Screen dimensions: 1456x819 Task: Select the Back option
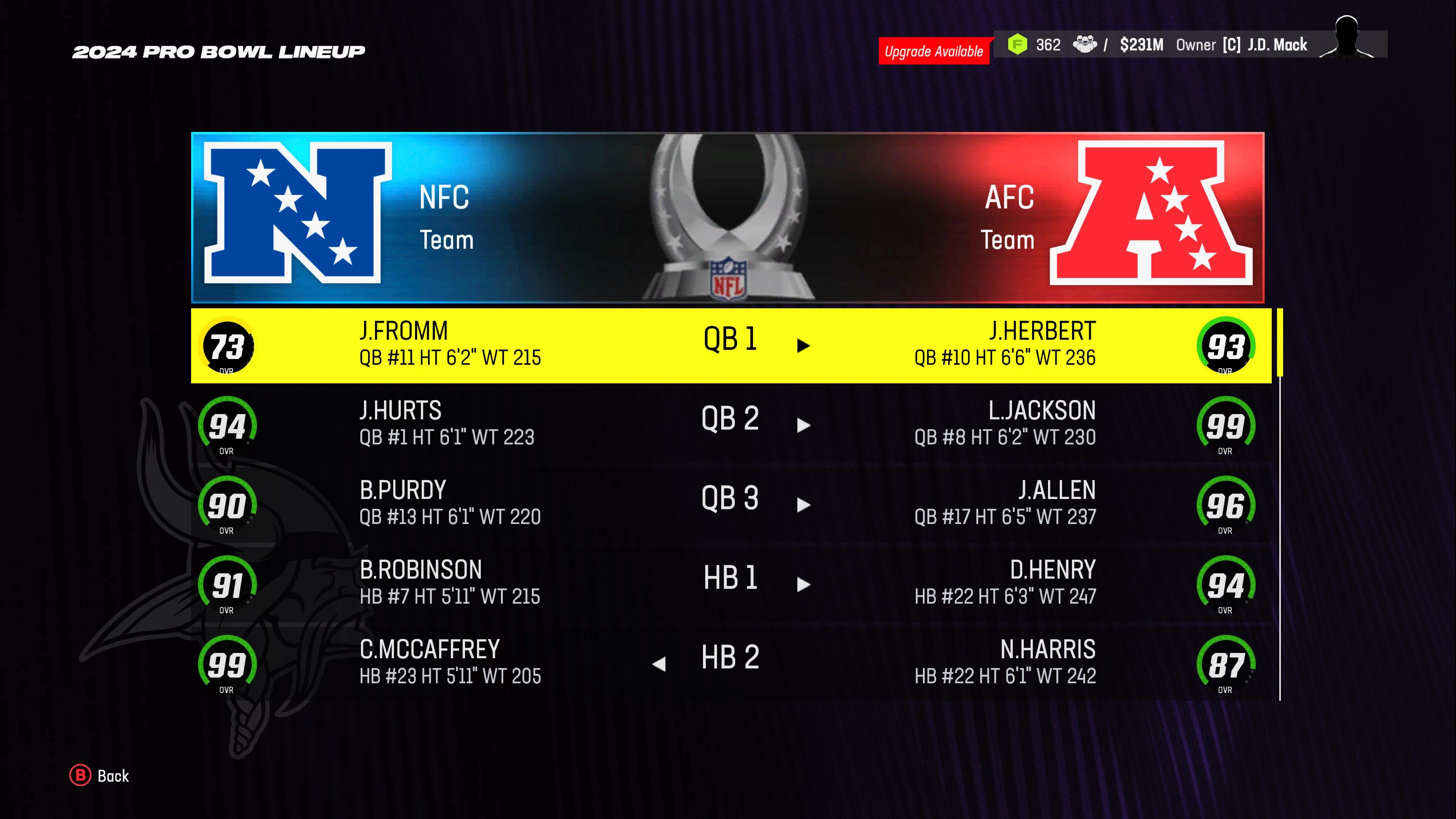click(x=113, y=775)
